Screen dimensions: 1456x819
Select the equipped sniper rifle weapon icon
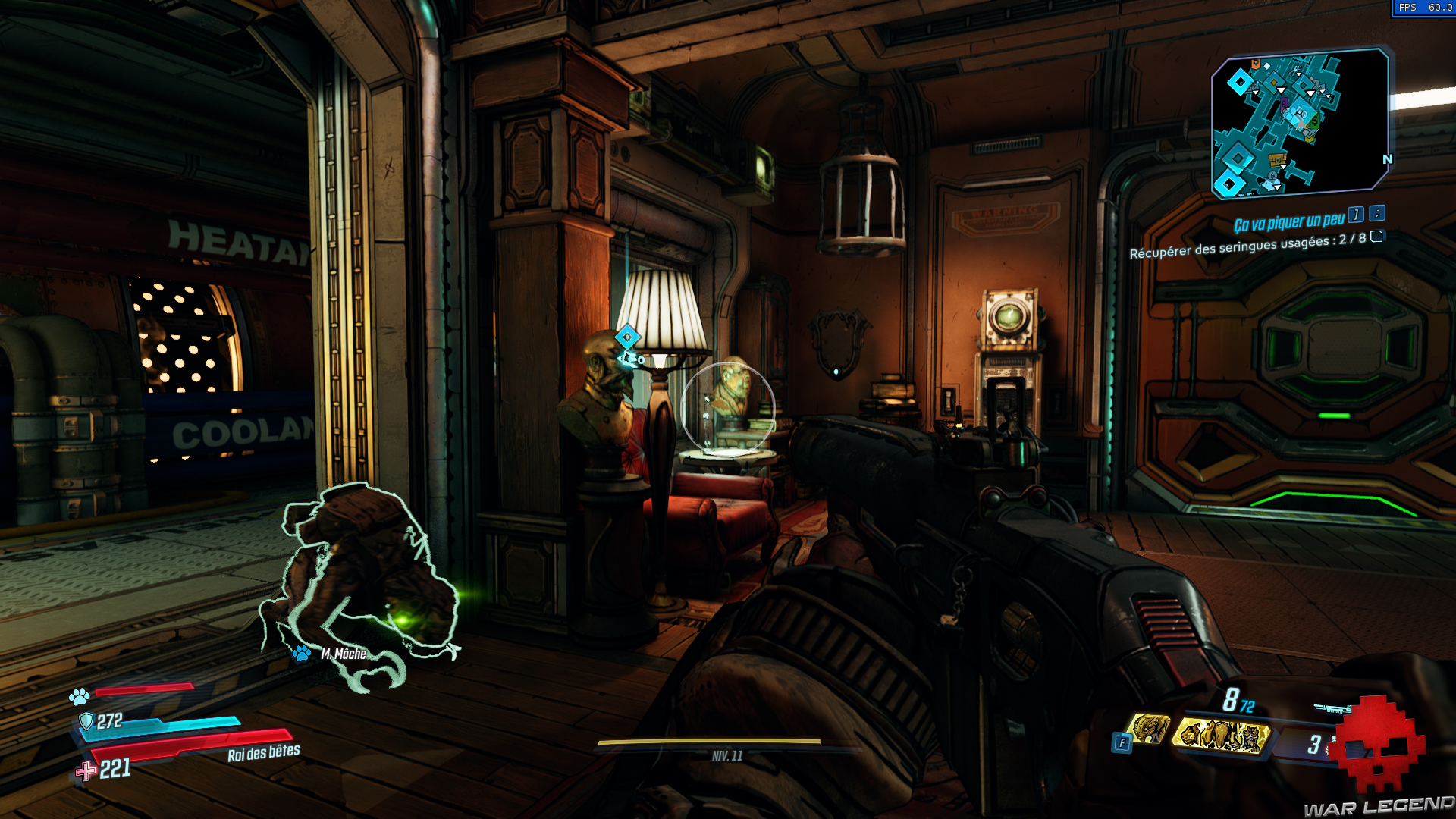1332,708
